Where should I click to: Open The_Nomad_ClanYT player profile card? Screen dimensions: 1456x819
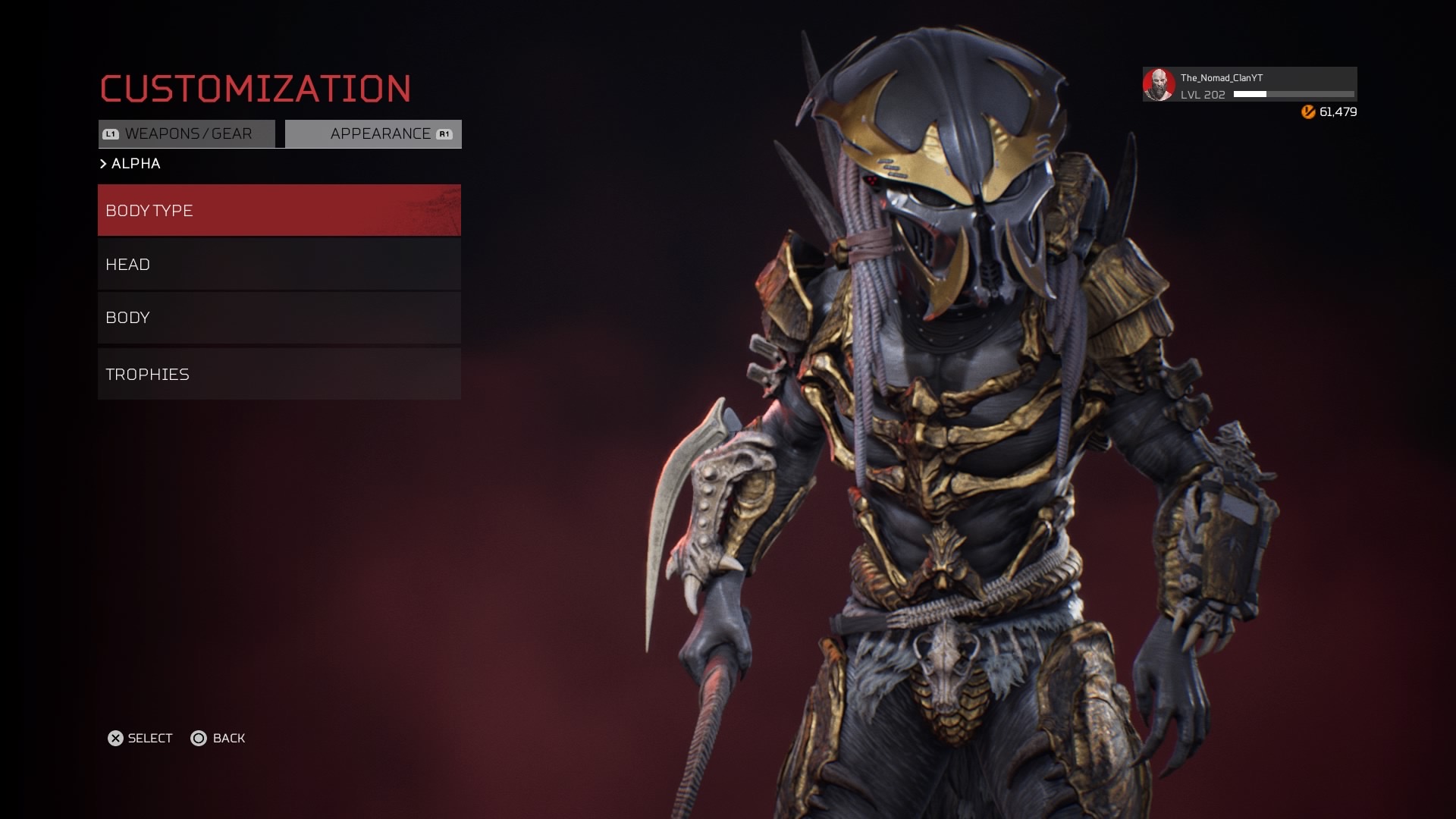click(x=1249, y=85)
